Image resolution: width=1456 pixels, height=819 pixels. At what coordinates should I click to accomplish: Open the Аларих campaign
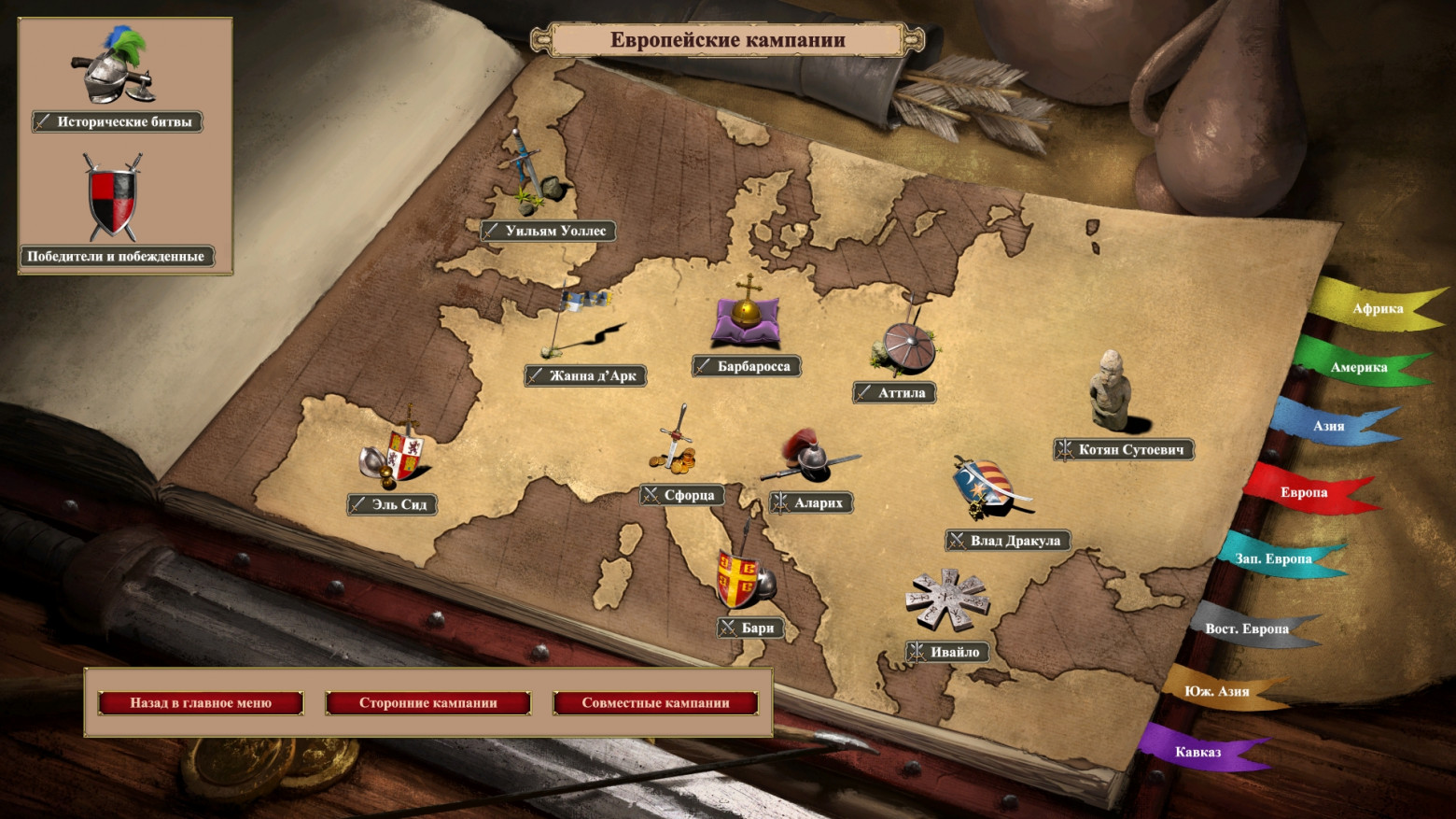(811, 502)
